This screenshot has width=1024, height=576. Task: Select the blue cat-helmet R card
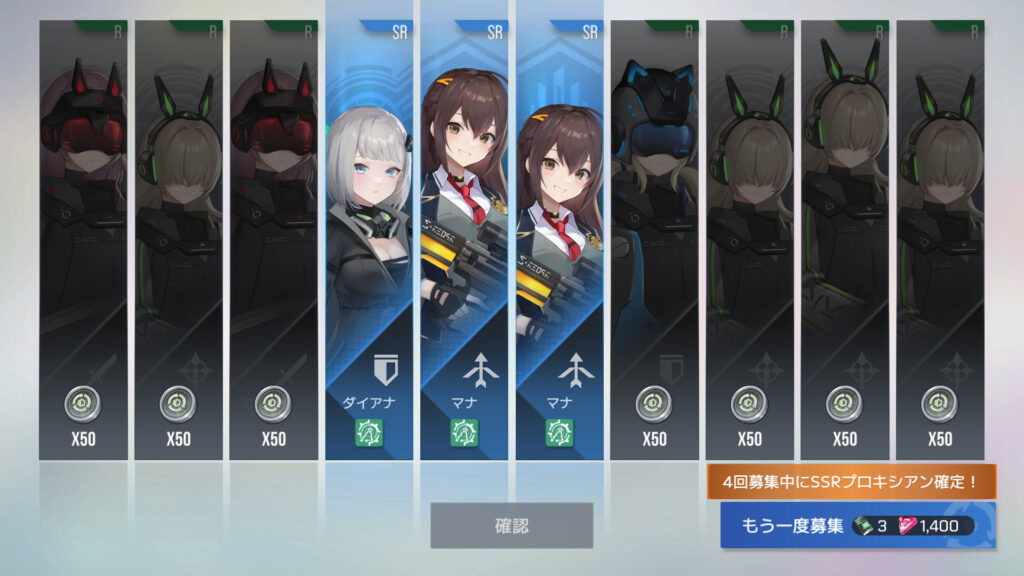tap(654, 240)
